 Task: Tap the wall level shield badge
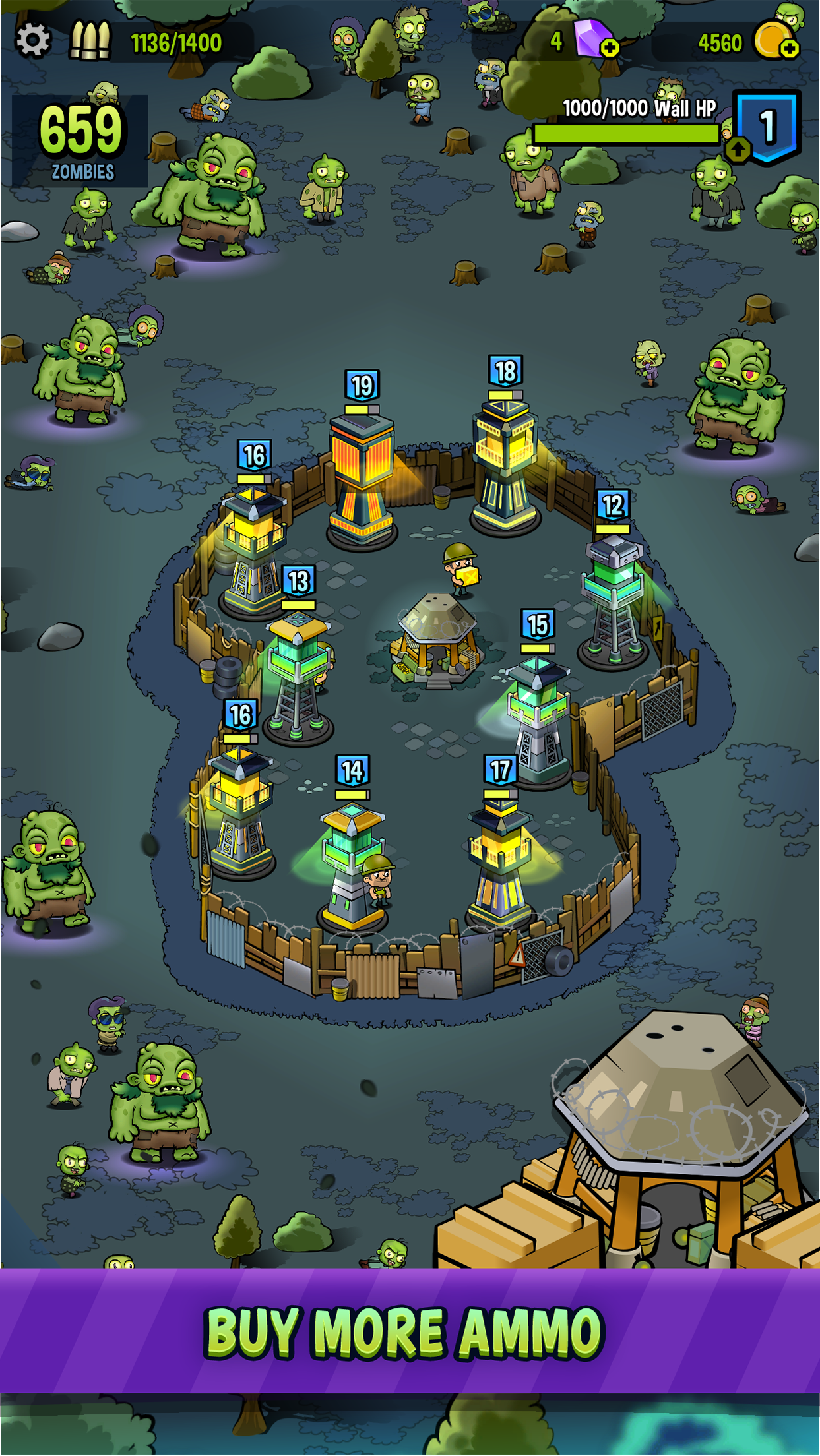pos(768,126)
